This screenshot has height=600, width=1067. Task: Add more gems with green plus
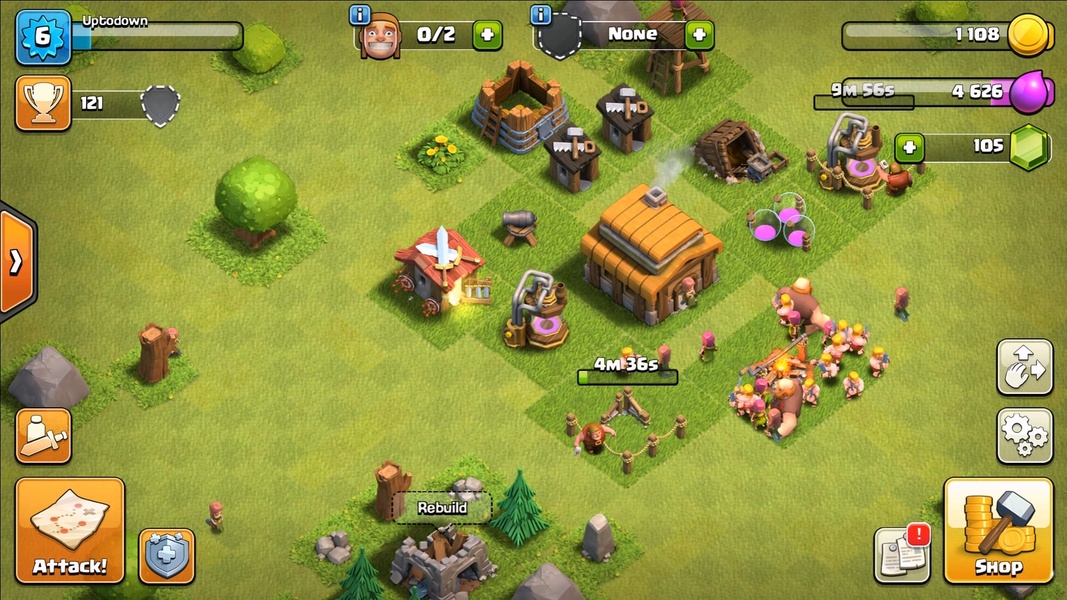[x=908, y=148]
